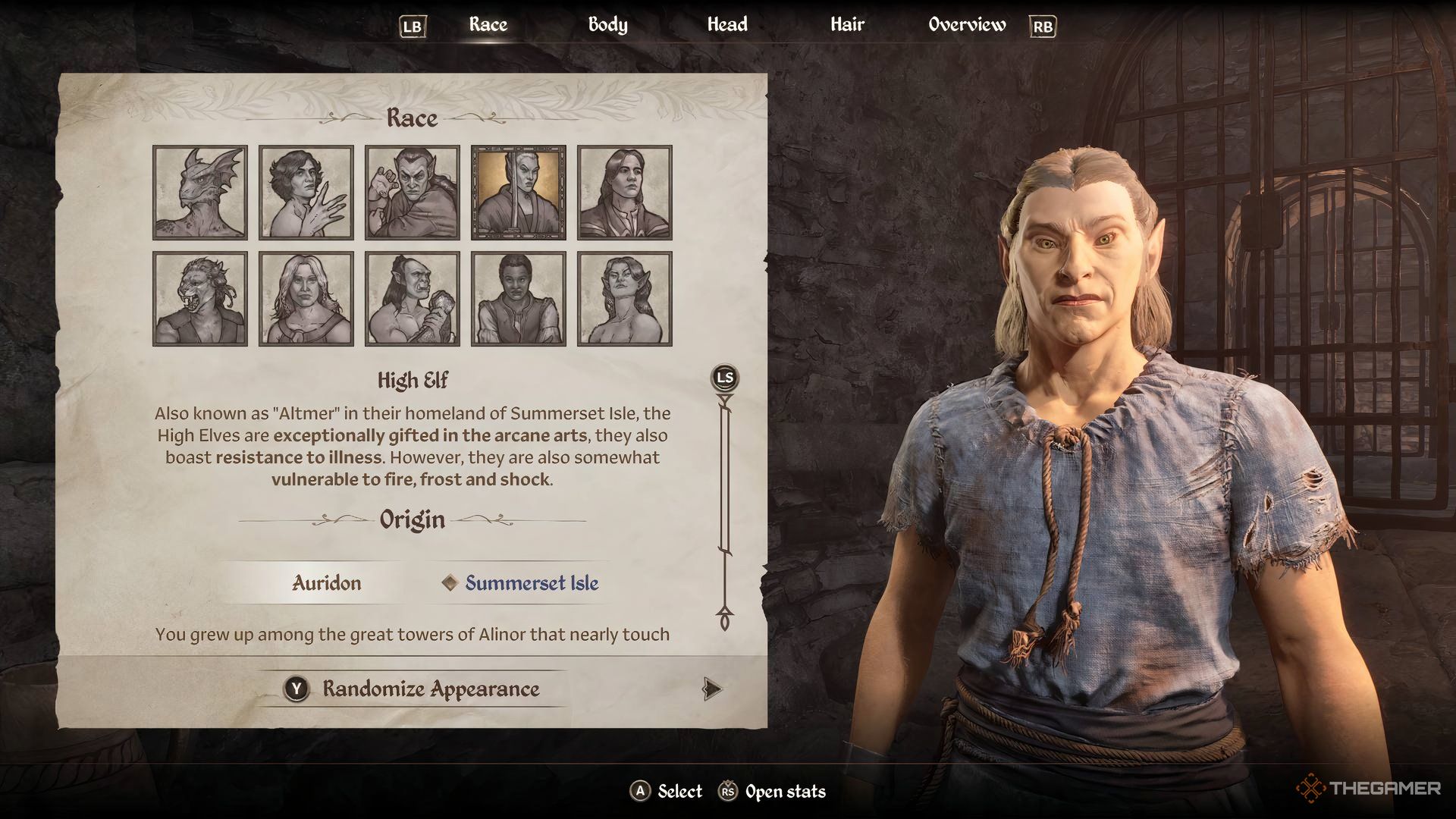Switch to the Body tab
Viewport: 1456px width, 819px height.
[608, 24]
